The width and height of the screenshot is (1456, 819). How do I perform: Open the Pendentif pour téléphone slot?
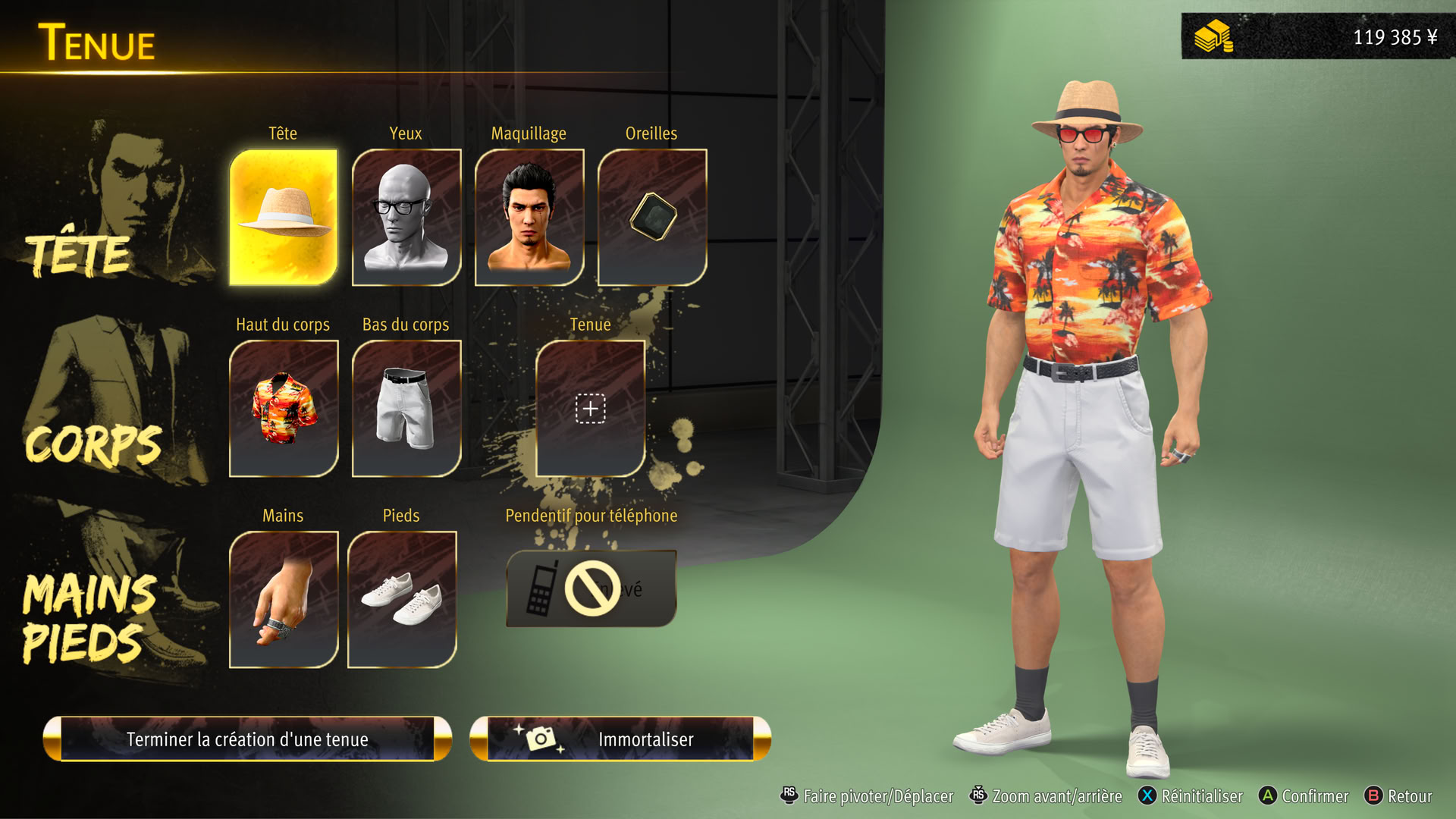(x=591, y=589)
